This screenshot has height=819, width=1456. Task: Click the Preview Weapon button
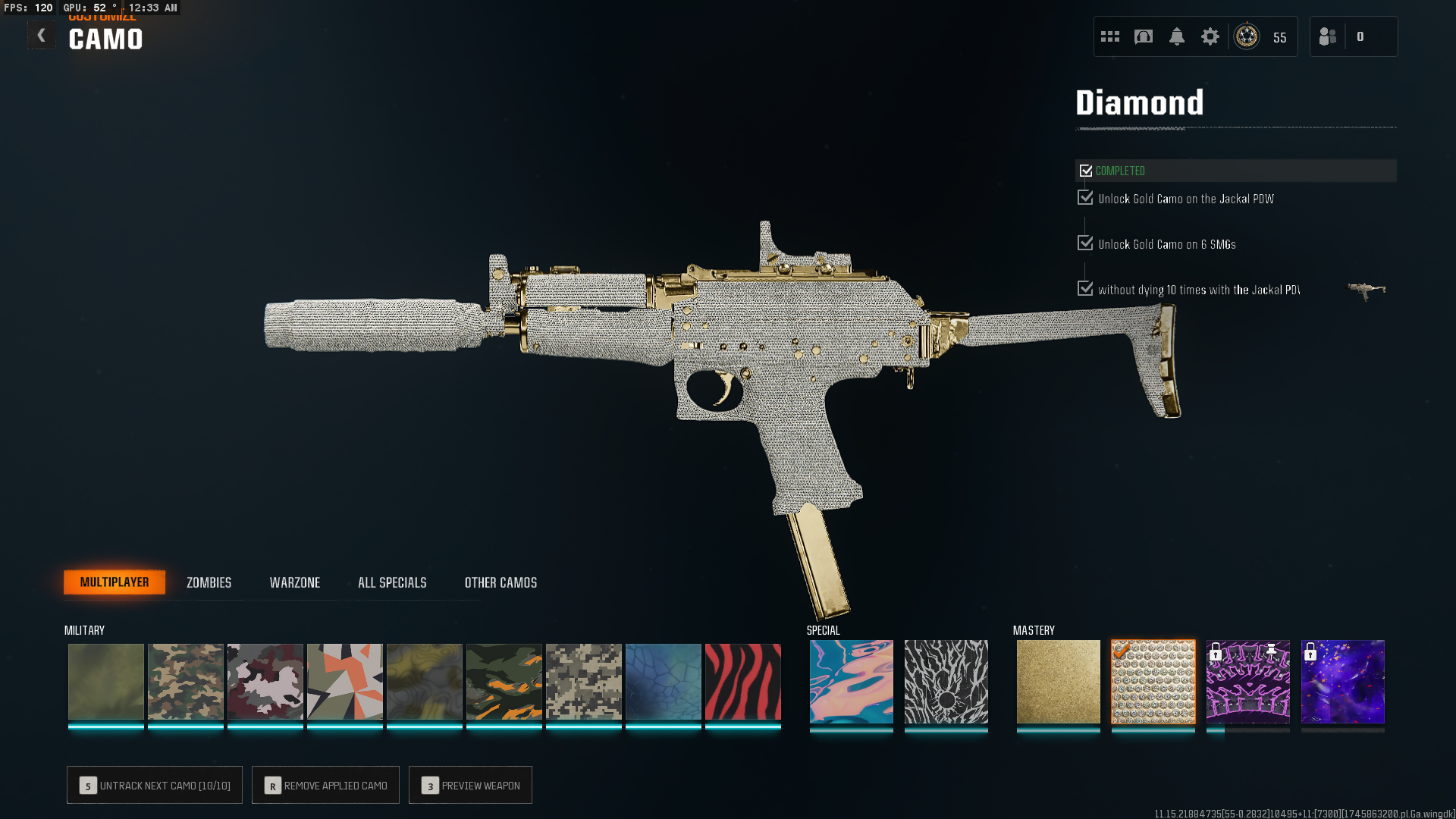click(470, 785)
